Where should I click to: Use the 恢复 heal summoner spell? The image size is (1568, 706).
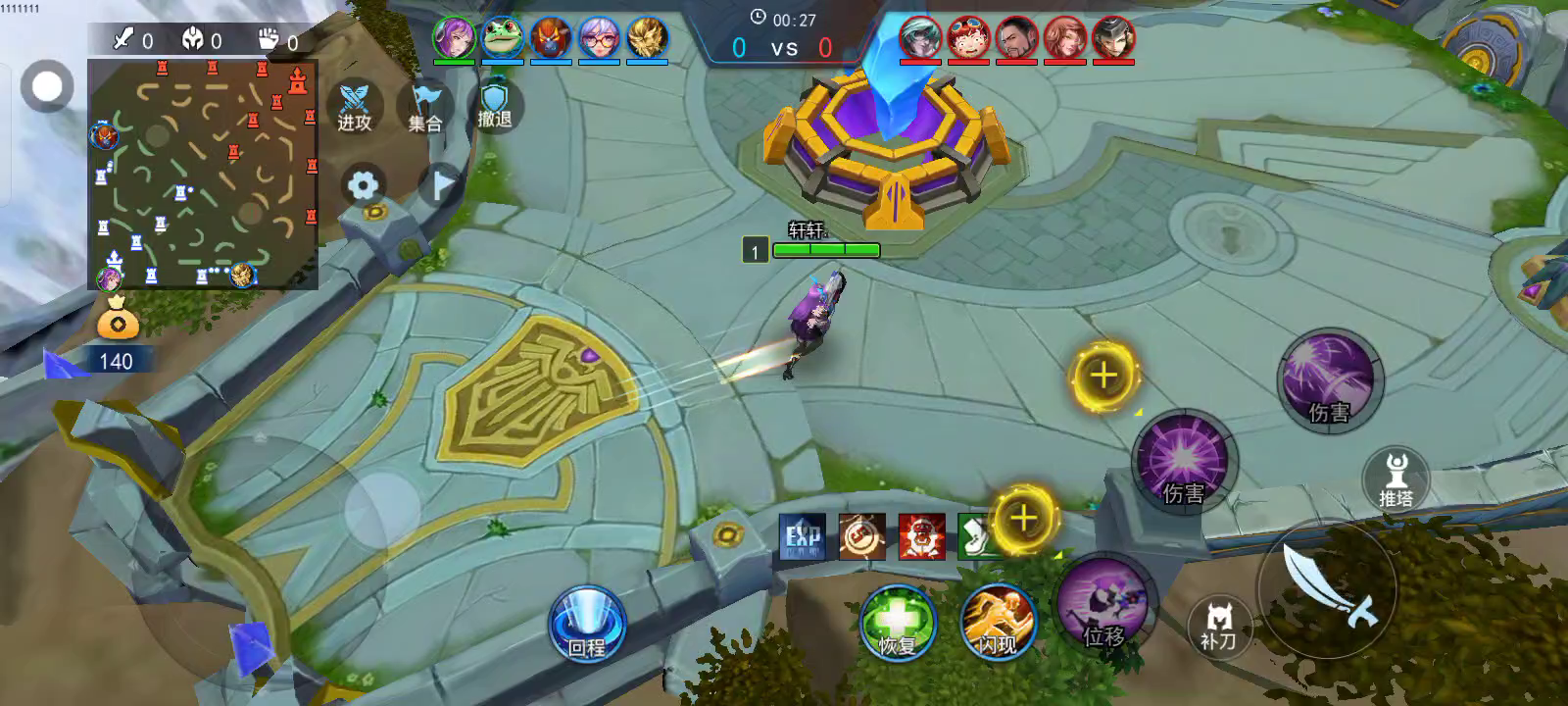(897, 624)
